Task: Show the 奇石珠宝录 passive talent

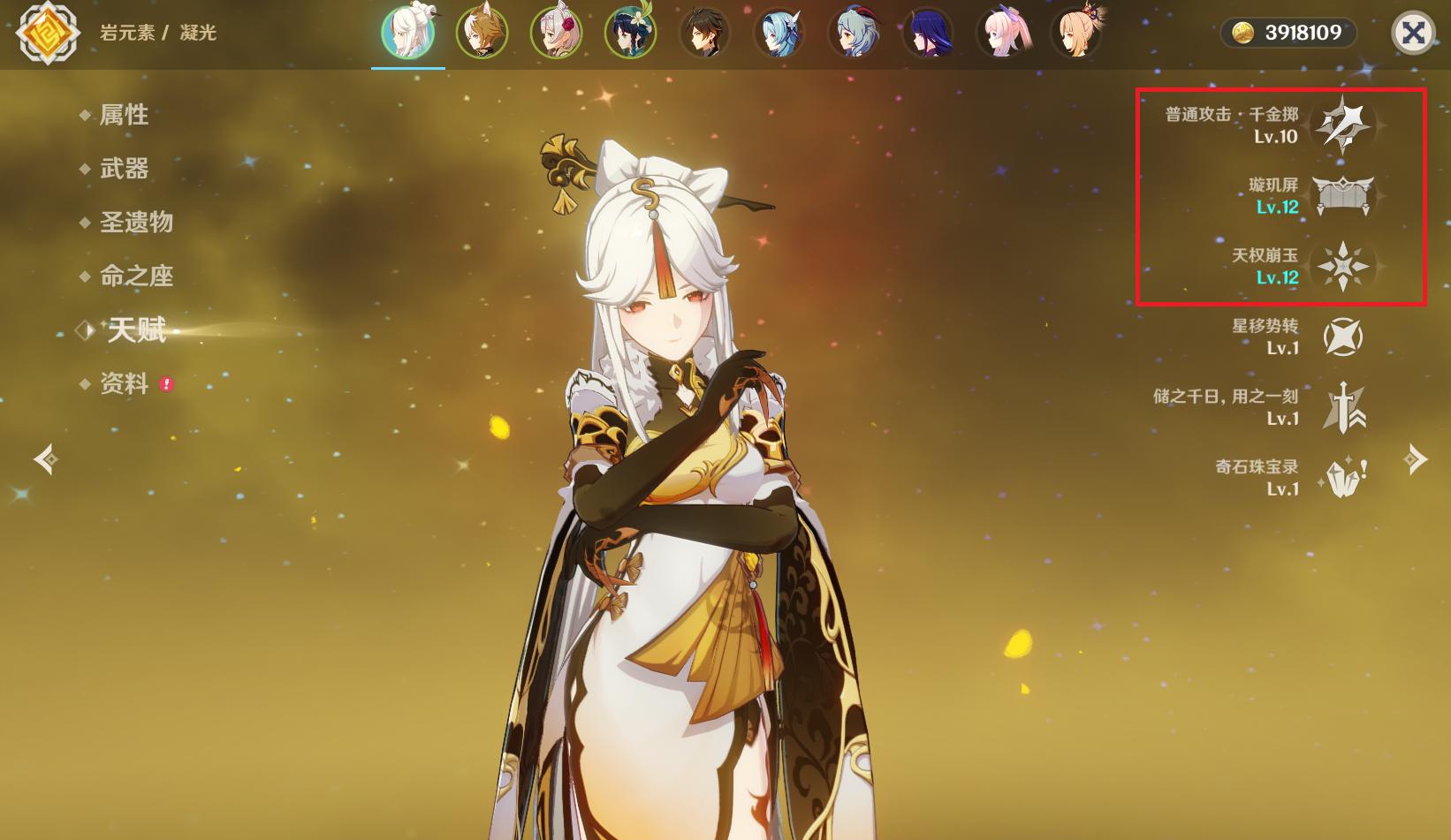Action: pyautogui.click(x=1342, y=478)
